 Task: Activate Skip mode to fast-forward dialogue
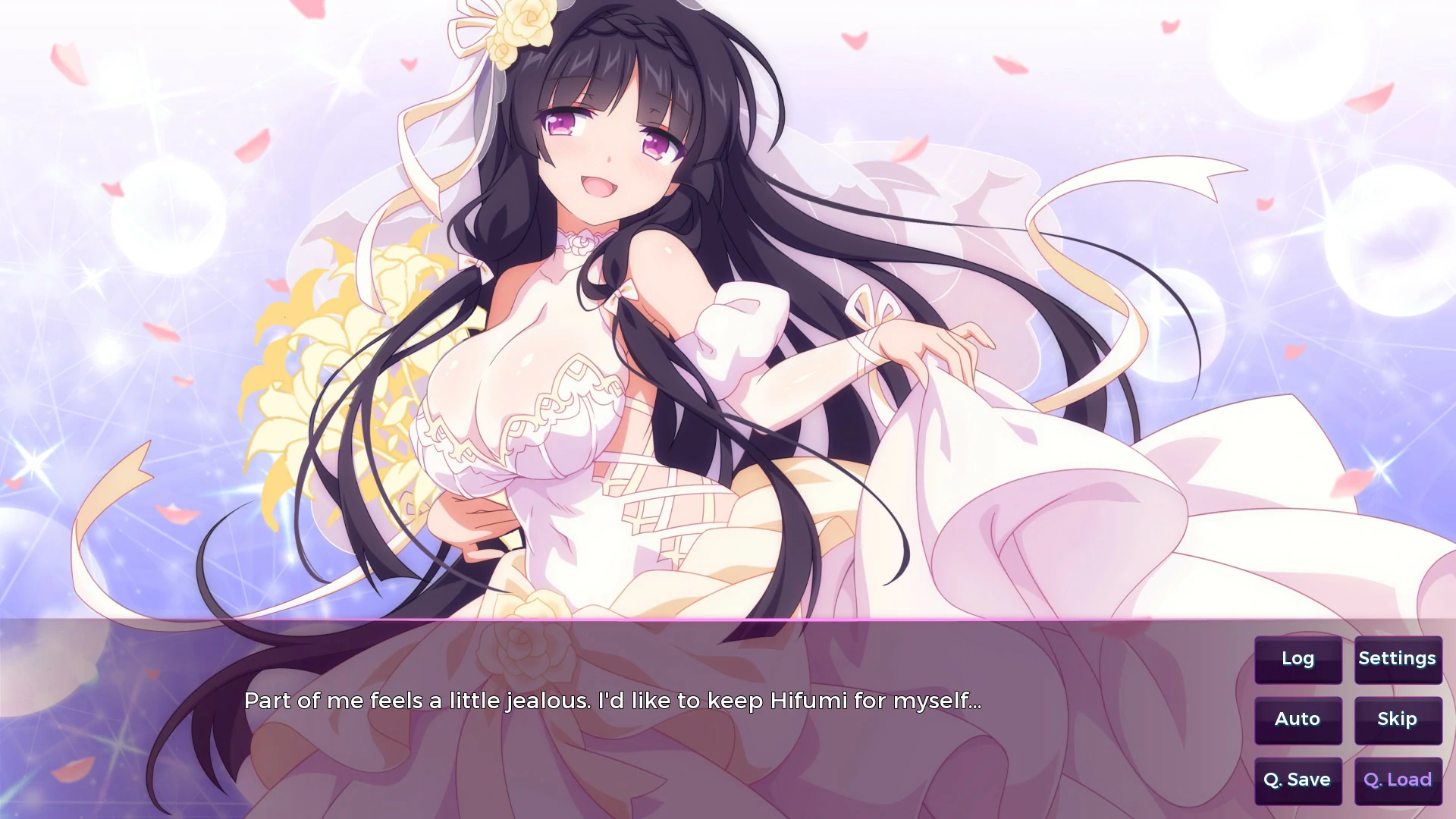tap(1396, 719)
